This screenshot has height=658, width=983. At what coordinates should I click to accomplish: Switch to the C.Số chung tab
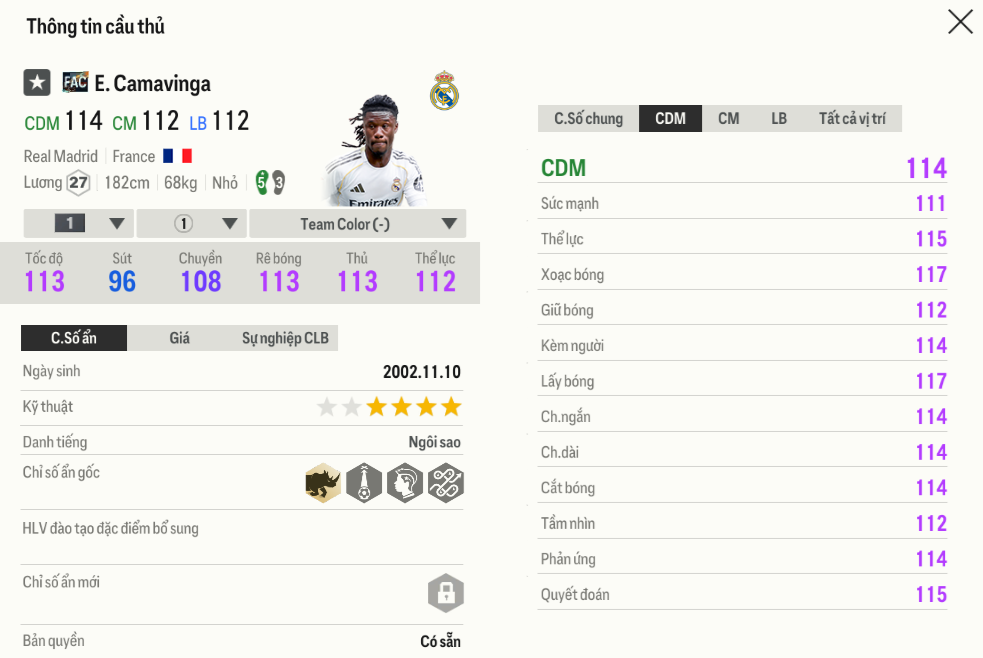tap(588, 119)
